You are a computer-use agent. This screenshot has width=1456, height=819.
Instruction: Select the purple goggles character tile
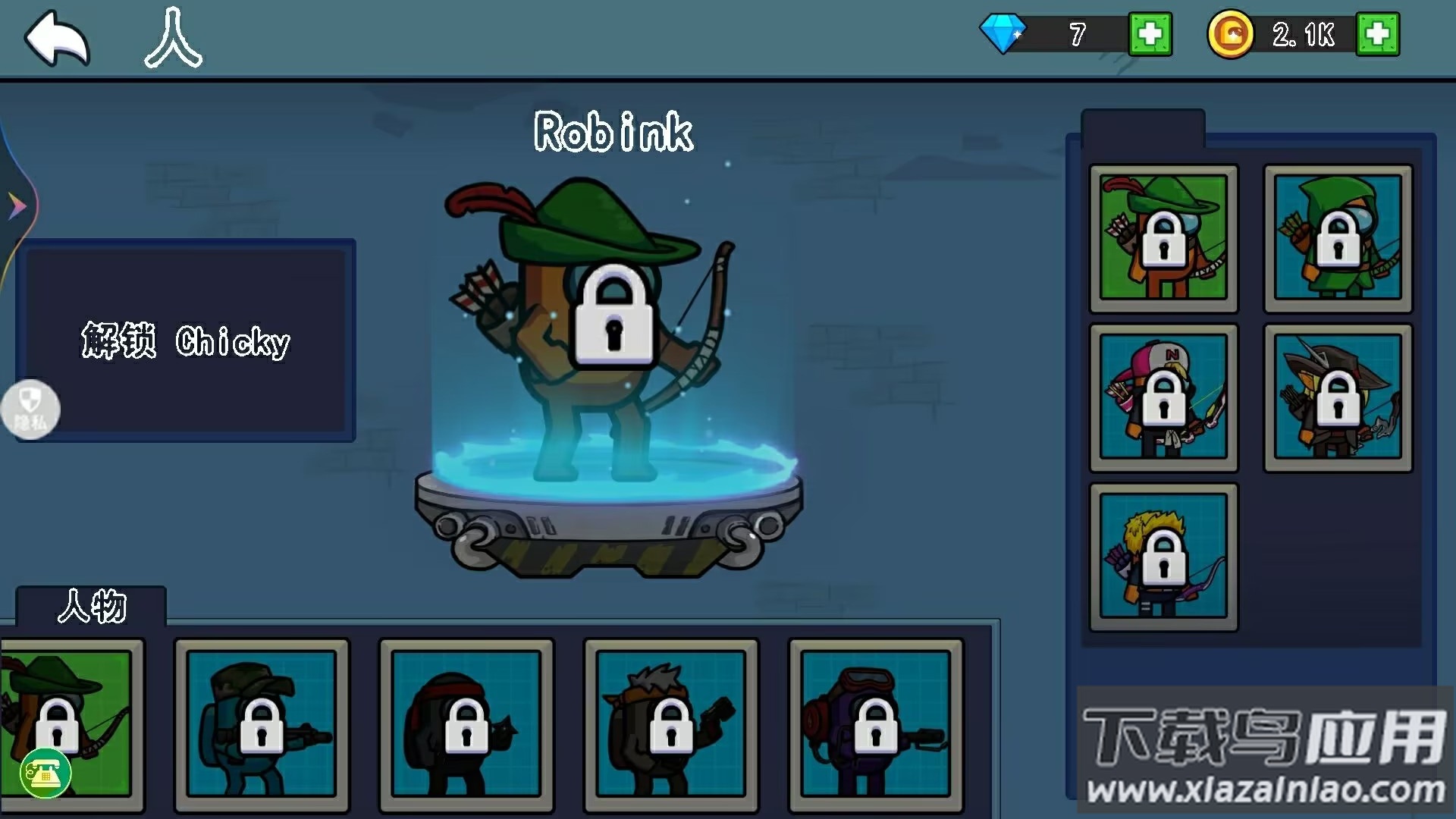[876, 724]
